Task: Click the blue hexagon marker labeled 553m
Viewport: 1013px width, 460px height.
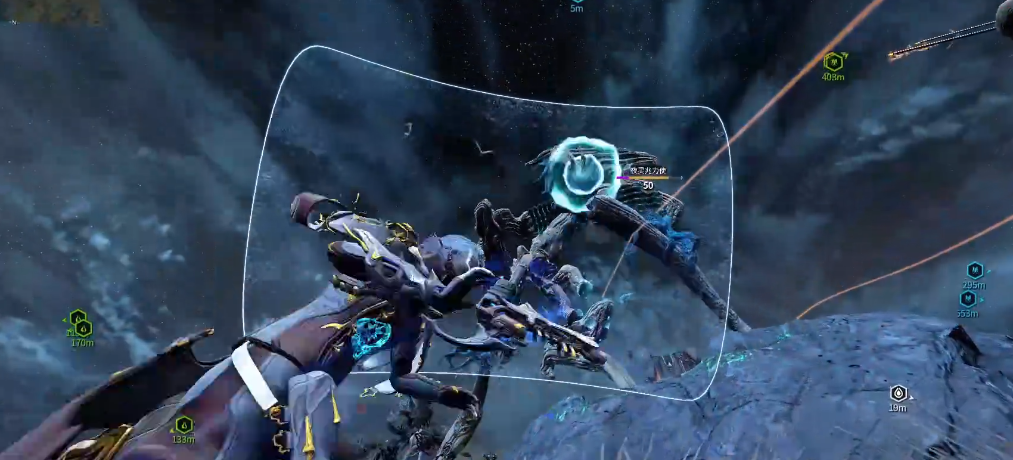Action: 967,298
